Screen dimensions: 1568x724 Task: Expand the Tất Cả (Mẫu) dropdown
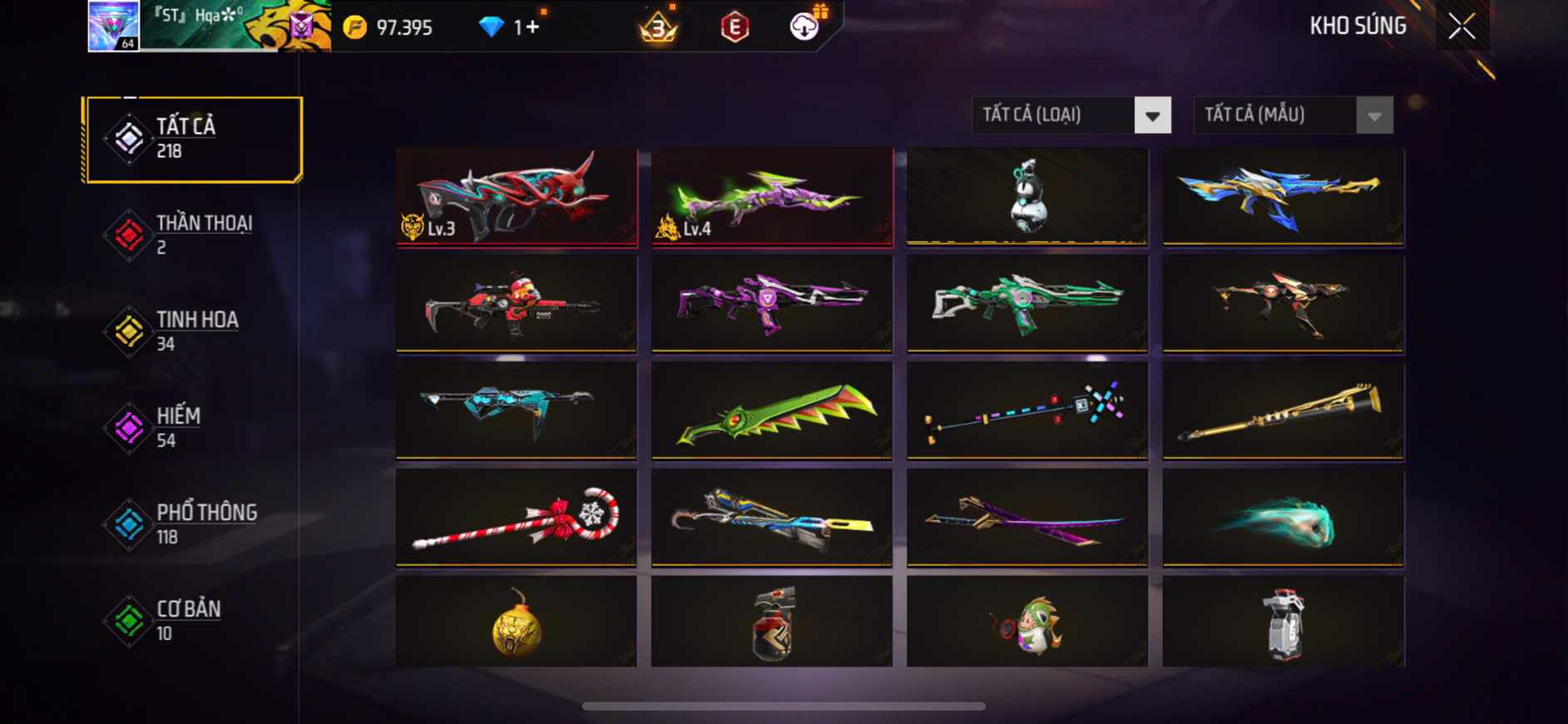pos(1374,116)
